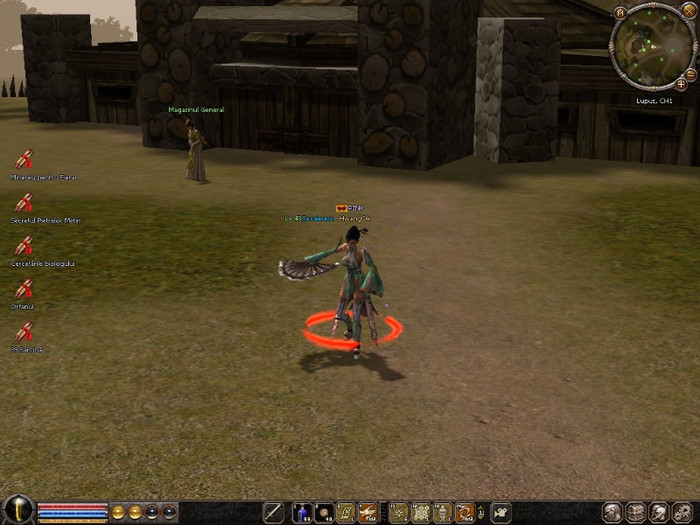
Task: Open the Secretul Pietrelor Metin quest scroll
Action: (23, 203)
